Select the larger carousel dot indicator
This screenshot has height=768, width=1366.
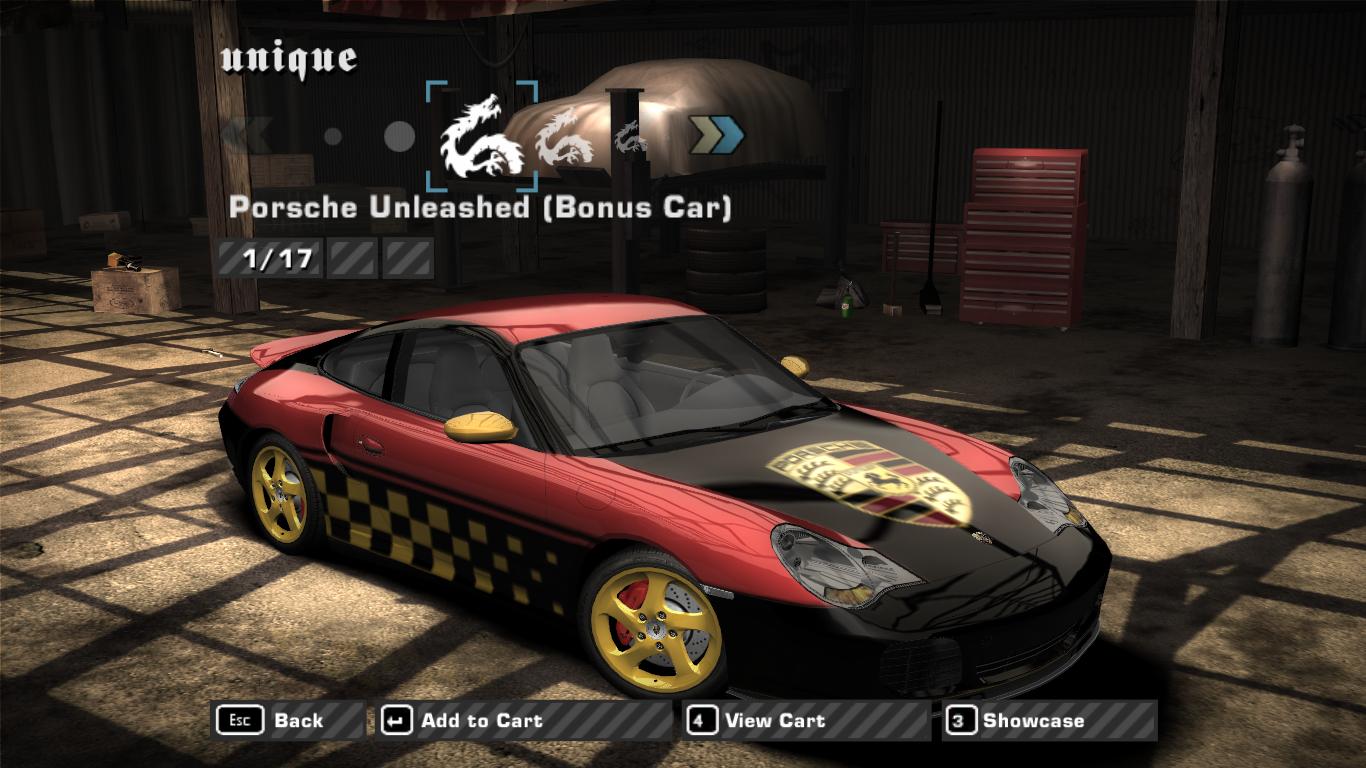click(x=397, y=136)
